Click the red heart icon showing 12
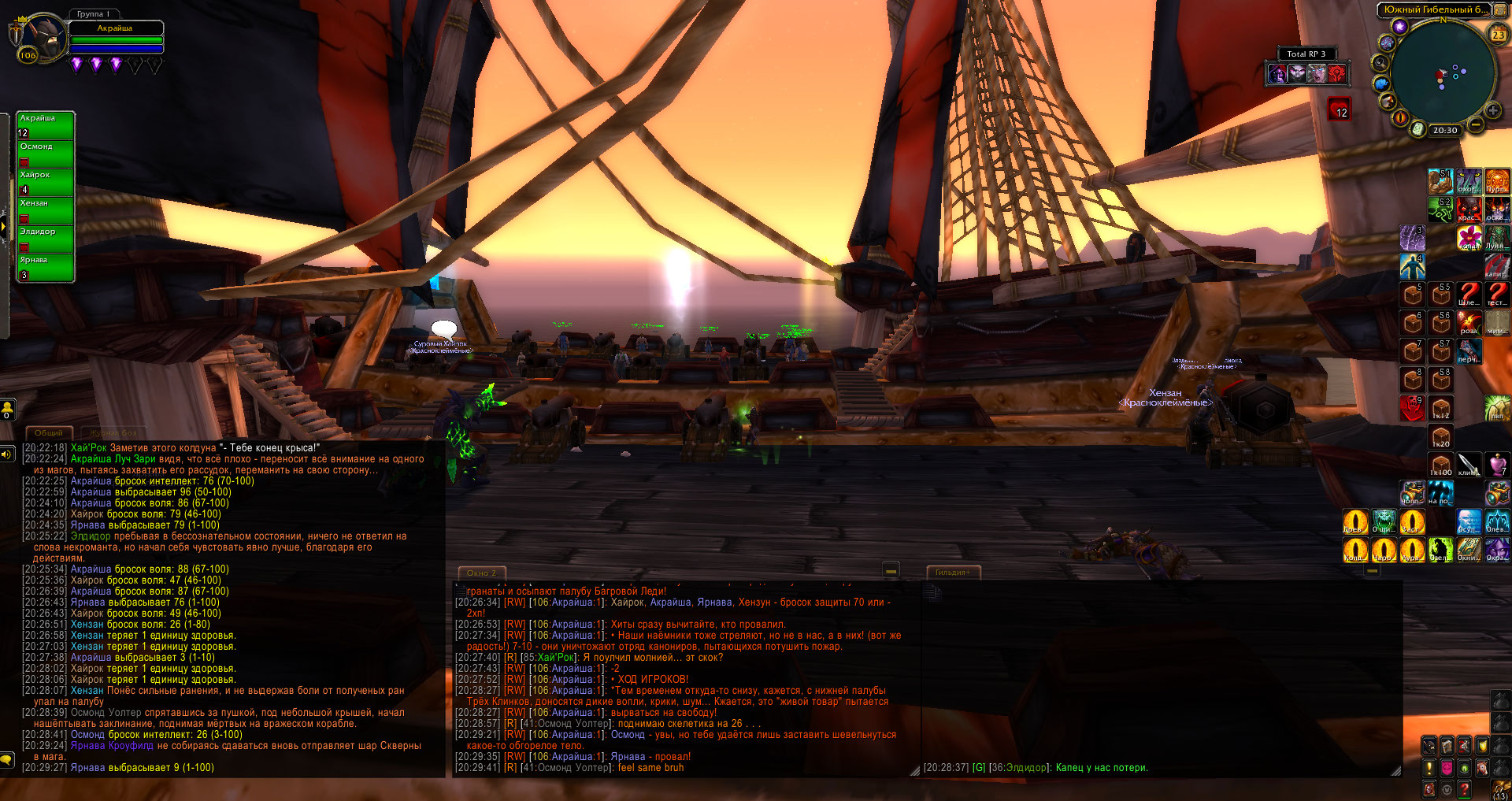 (x=1340, y=109)
